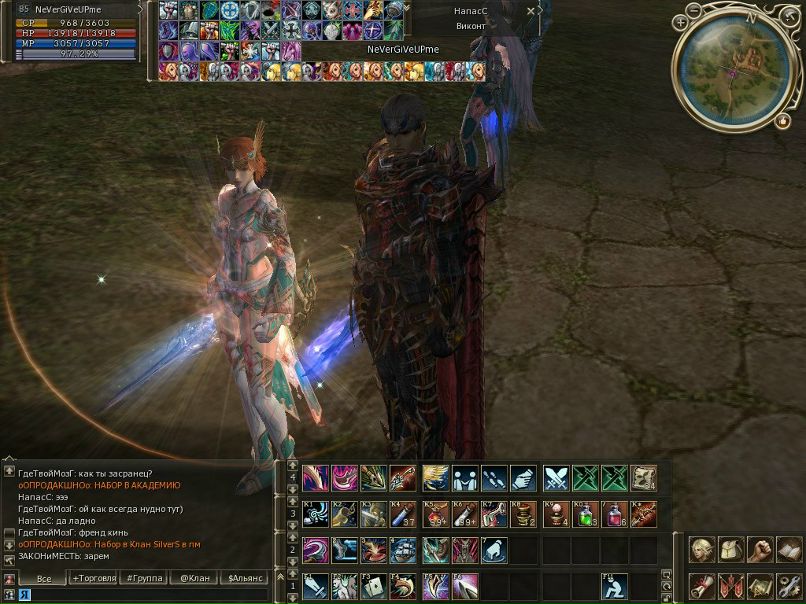806x604 pixels.
Task: Select the #Группа chat tab
Action: [x=143, y=579]
